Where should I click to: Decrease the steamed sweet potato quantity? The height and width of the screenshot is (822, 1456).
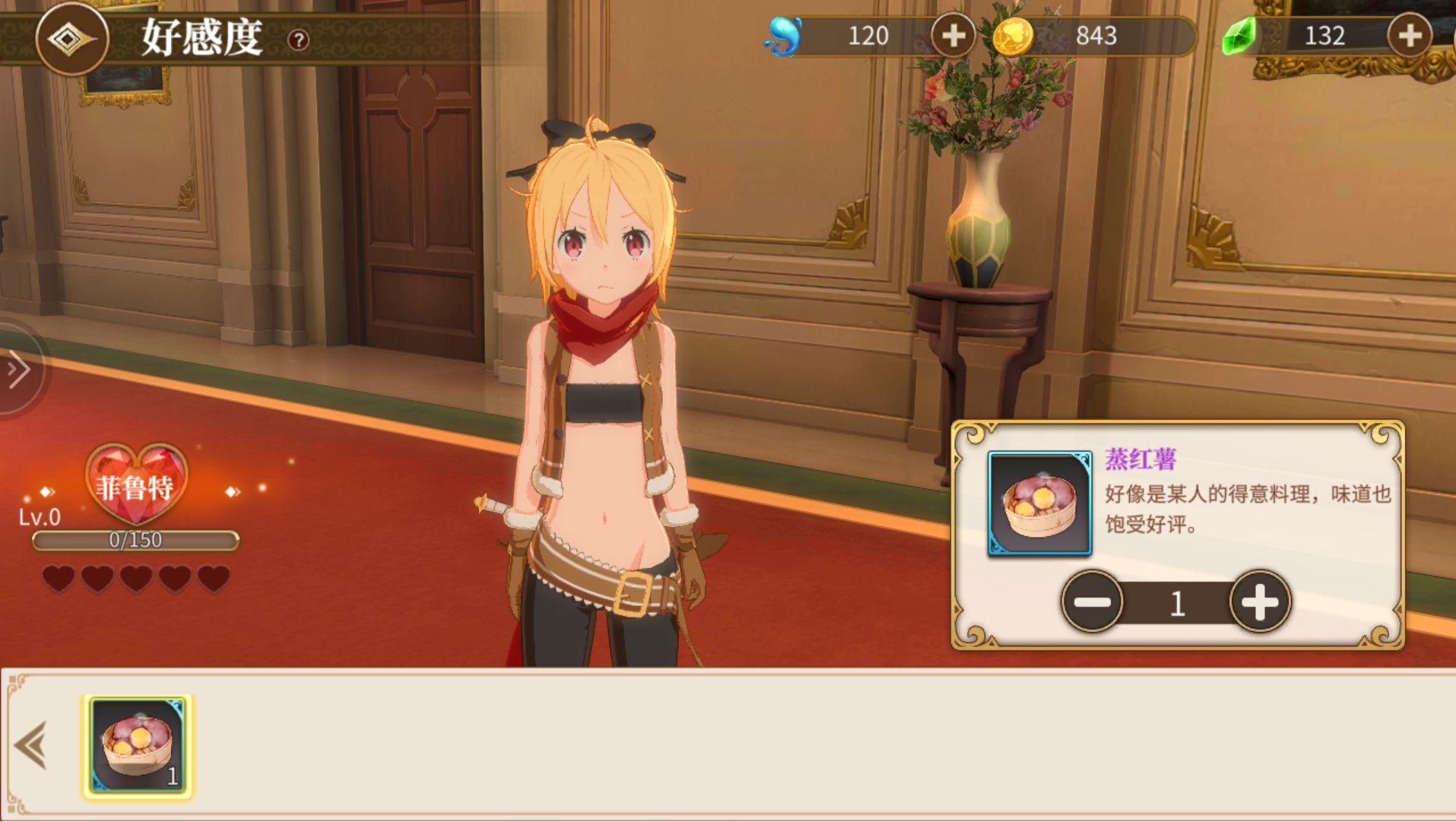(1092, 601)
